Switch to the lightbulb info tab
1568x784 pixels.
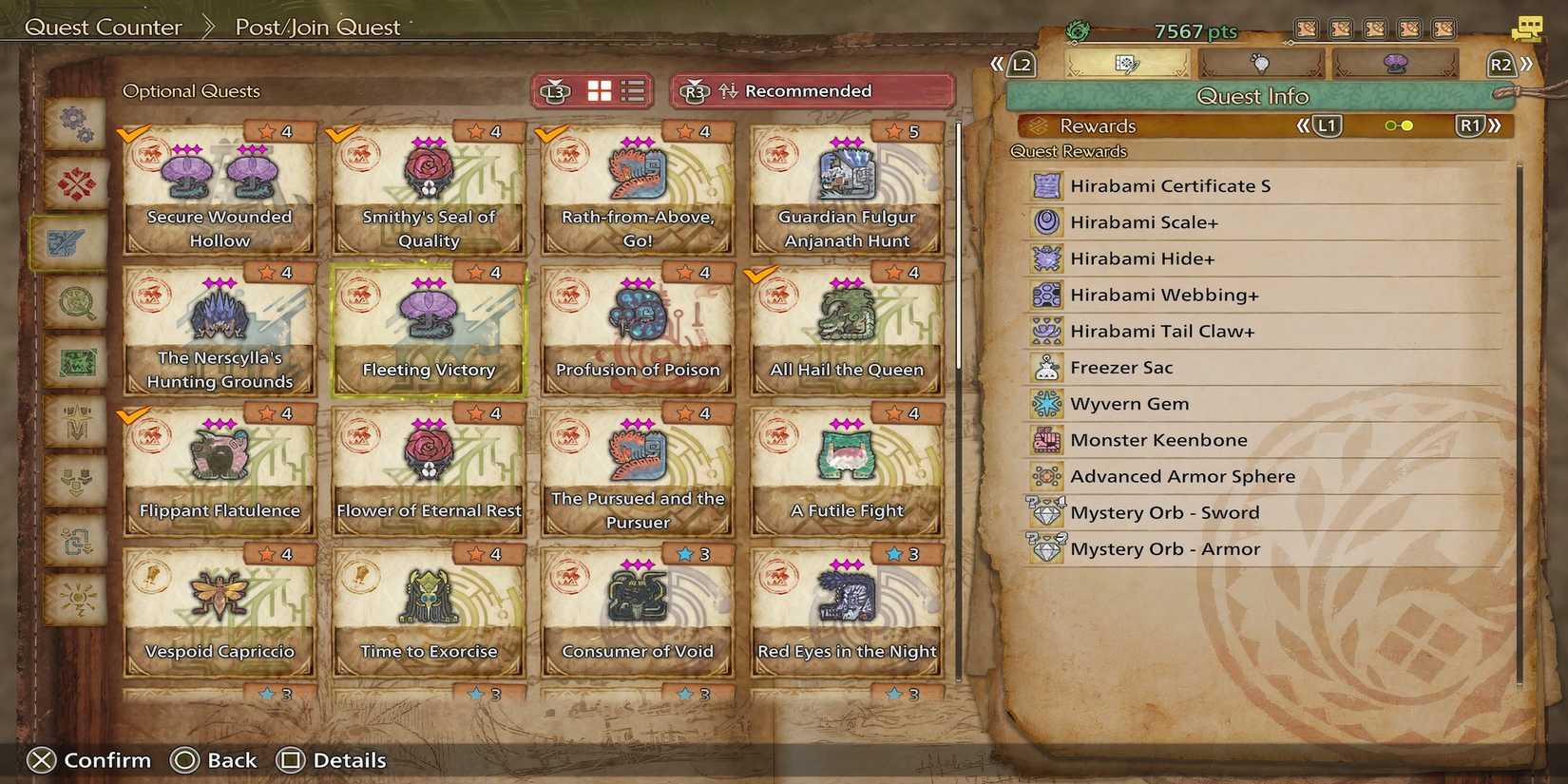[x=1262, y=62]
